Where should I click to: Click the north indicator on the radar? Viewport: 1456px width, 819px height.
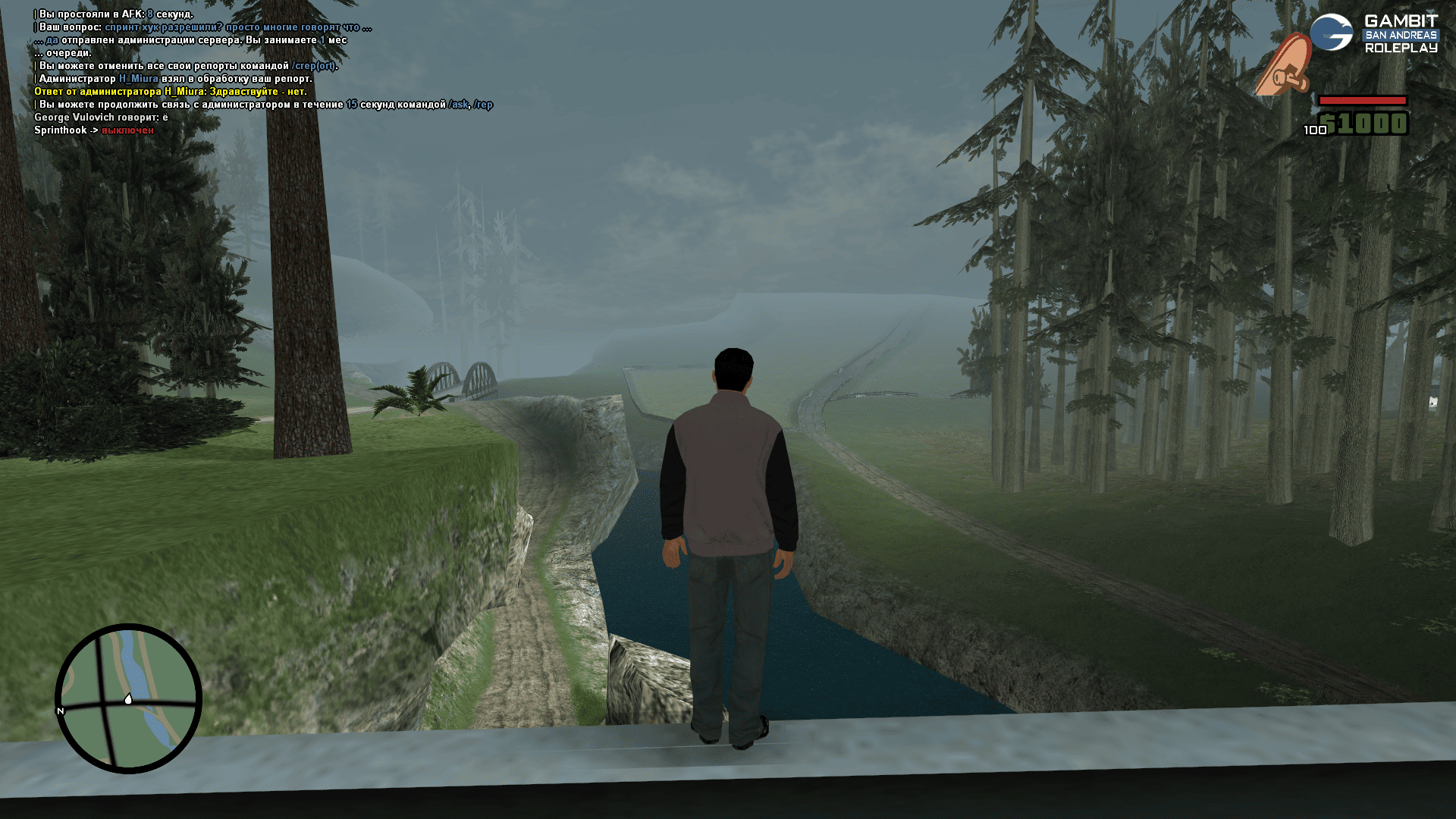pyautogui.click(x=61, y=711)
